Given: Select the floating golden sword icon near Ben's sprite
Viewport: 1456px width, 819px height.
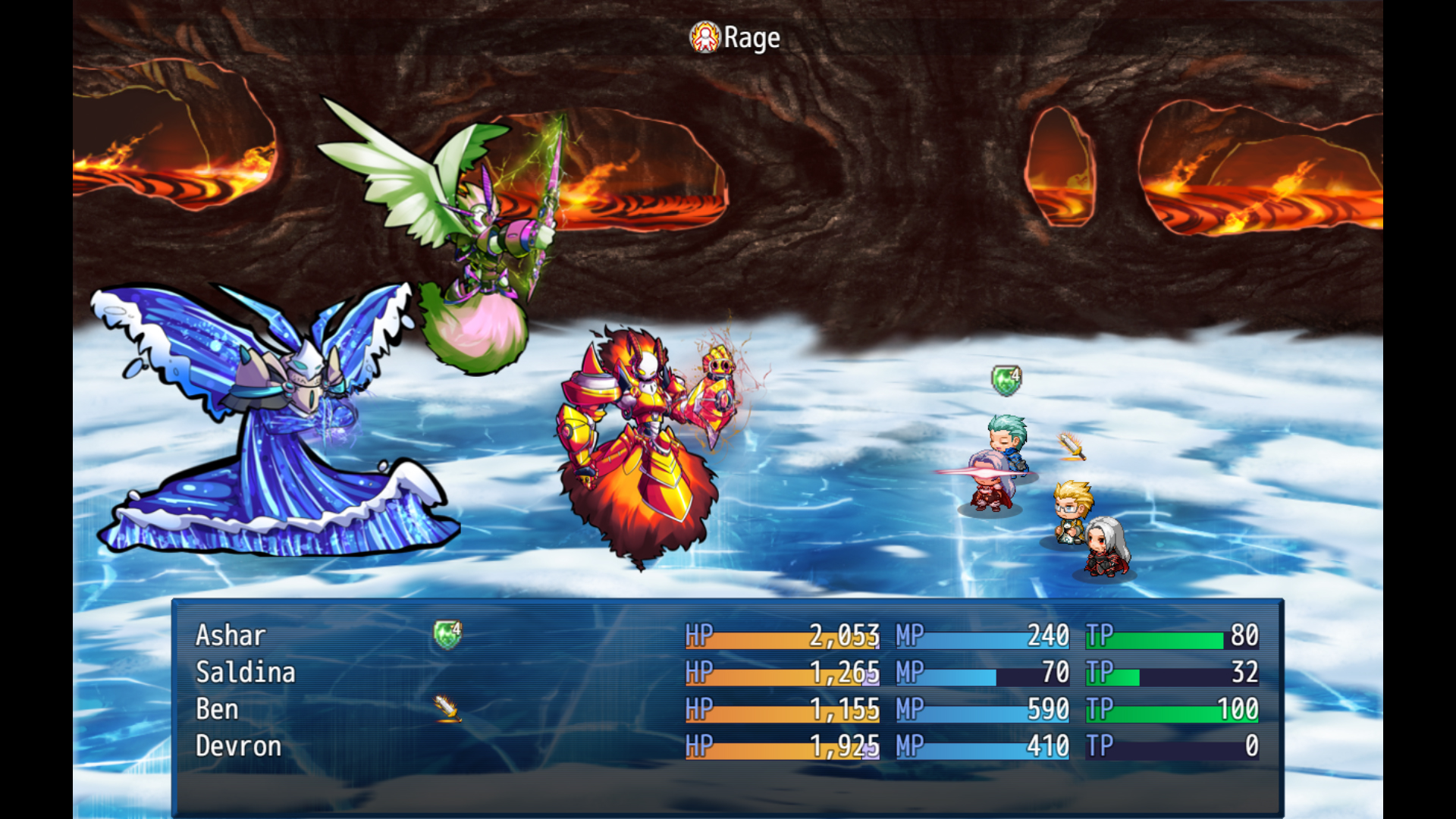Looking at the screenshot, I should pyautogui.click(x=1072, y=448).
